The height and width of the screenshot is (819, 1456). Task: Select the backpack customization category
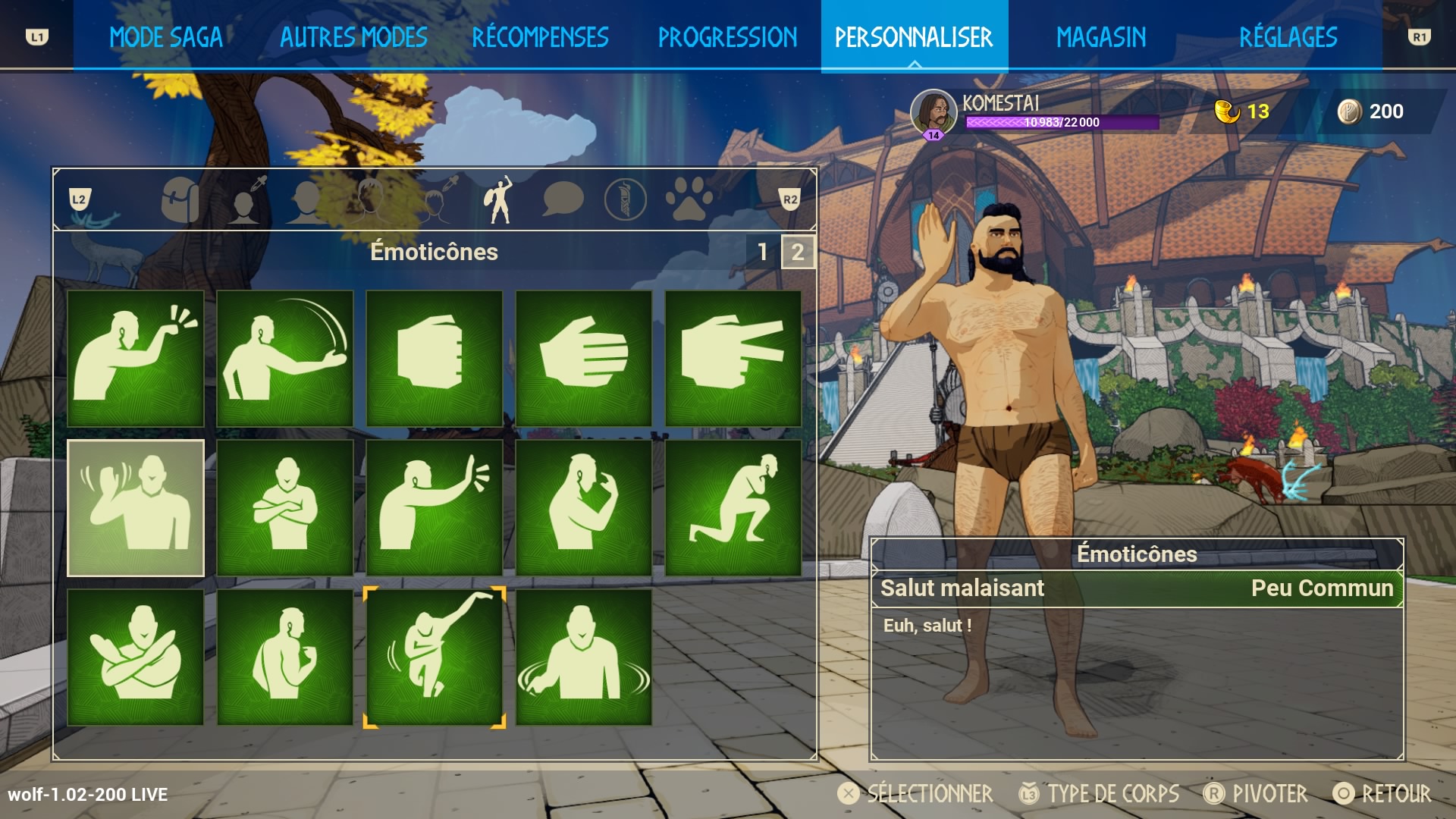pos(180,200)
